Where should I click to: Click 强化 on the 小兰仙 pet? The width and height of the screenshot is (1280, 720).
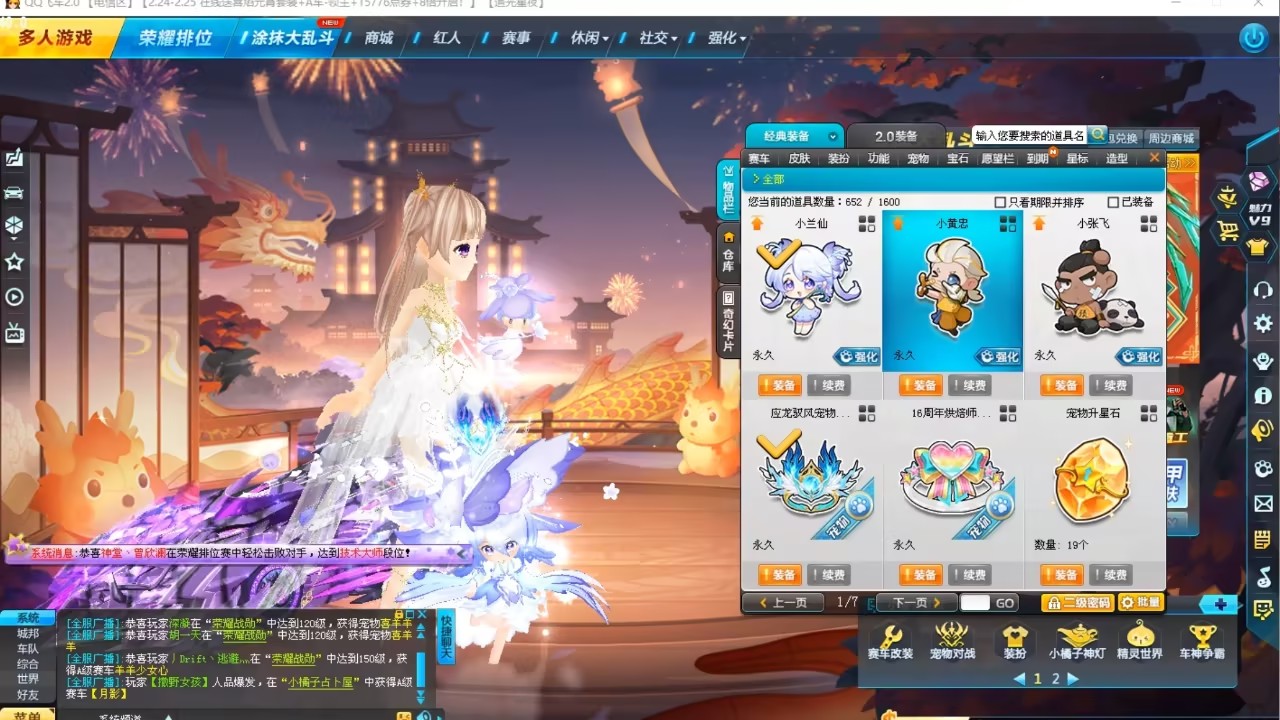tap(856, 356)
